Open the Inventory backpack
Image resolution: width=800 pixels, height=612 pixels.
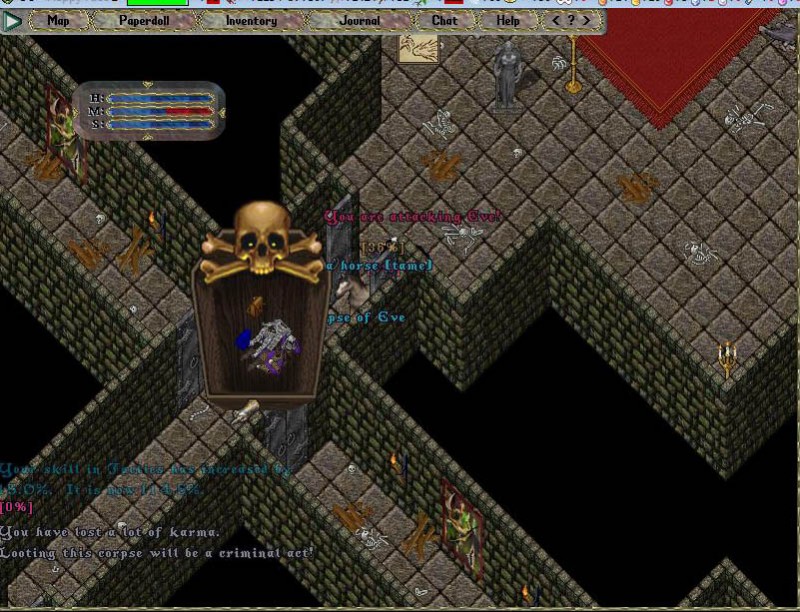click(x=251, y=20)
